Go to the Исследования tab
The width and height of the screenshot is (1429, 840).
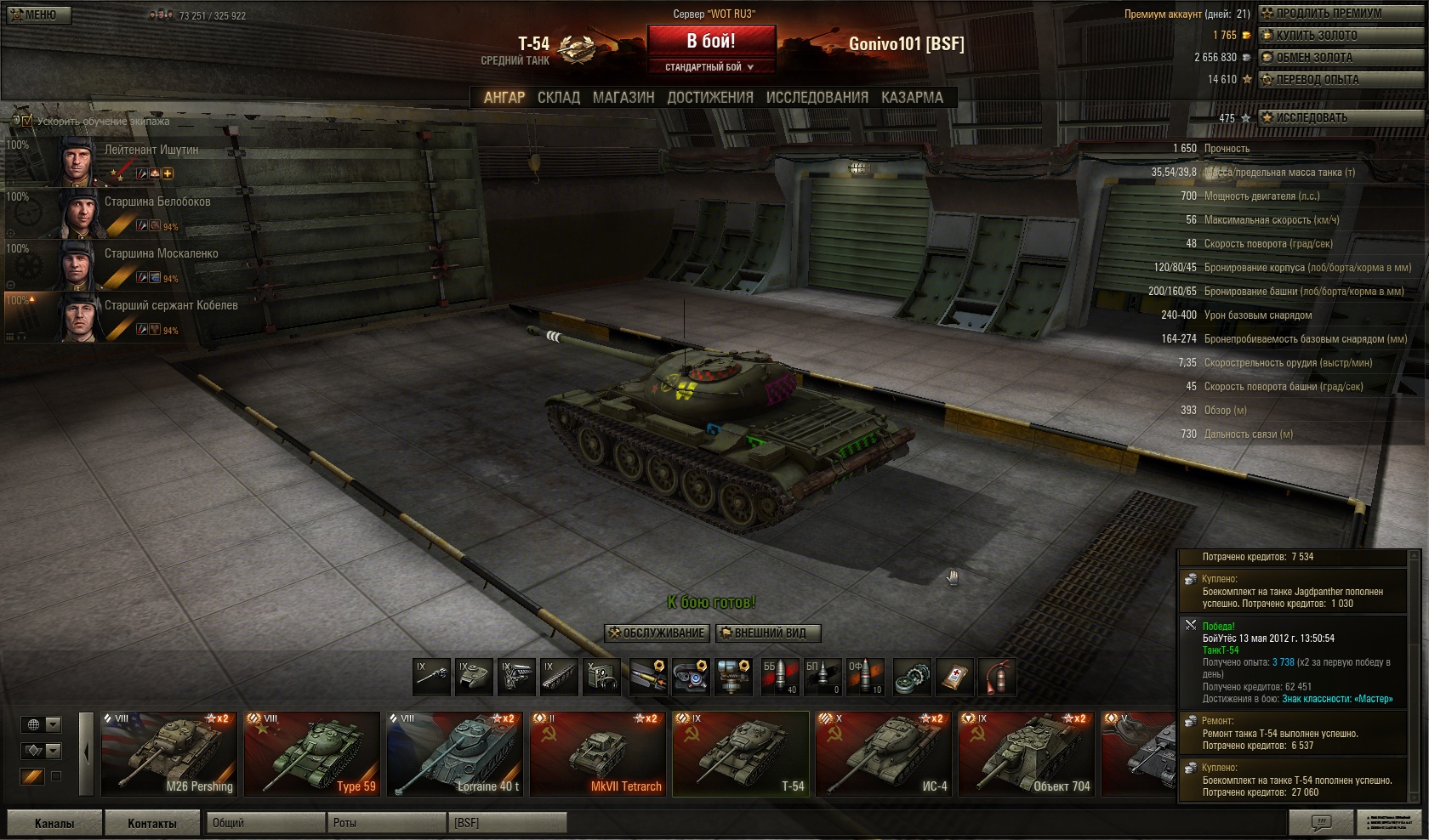coord(817,98)
